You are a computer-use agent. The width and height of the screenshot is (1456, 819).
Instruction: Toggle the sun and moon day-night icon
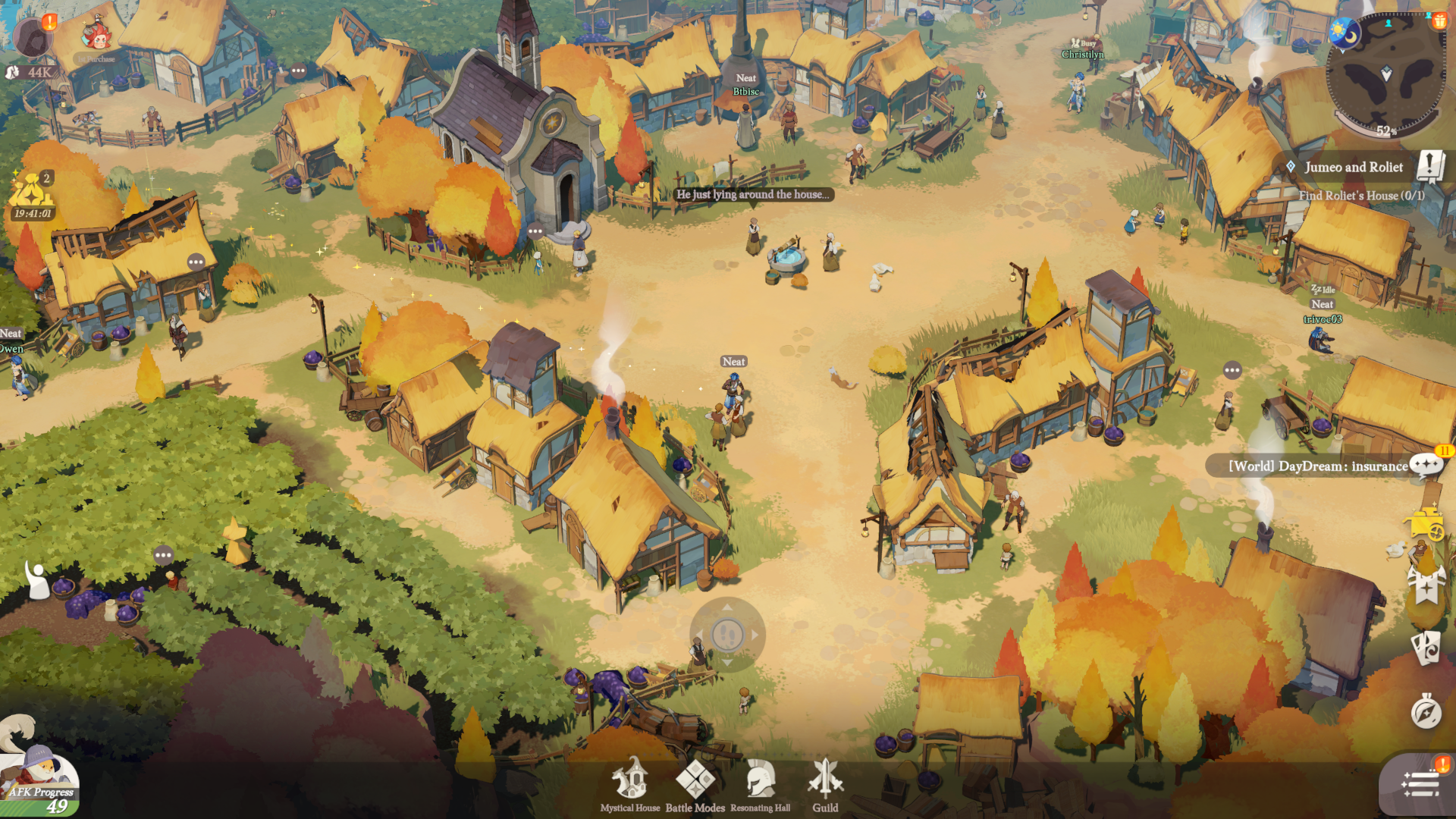[x=1345, y=33]
